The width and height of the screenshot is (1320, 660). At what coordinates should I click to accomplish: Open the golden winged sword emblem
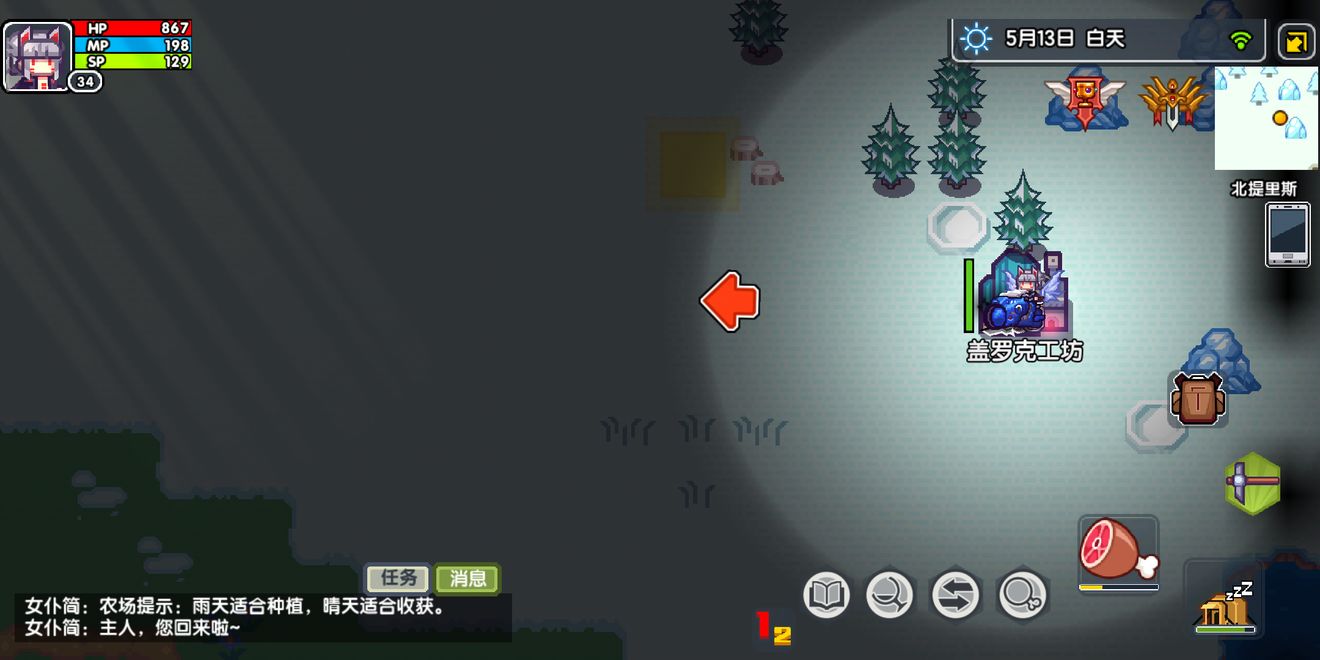click(1171, 100)
